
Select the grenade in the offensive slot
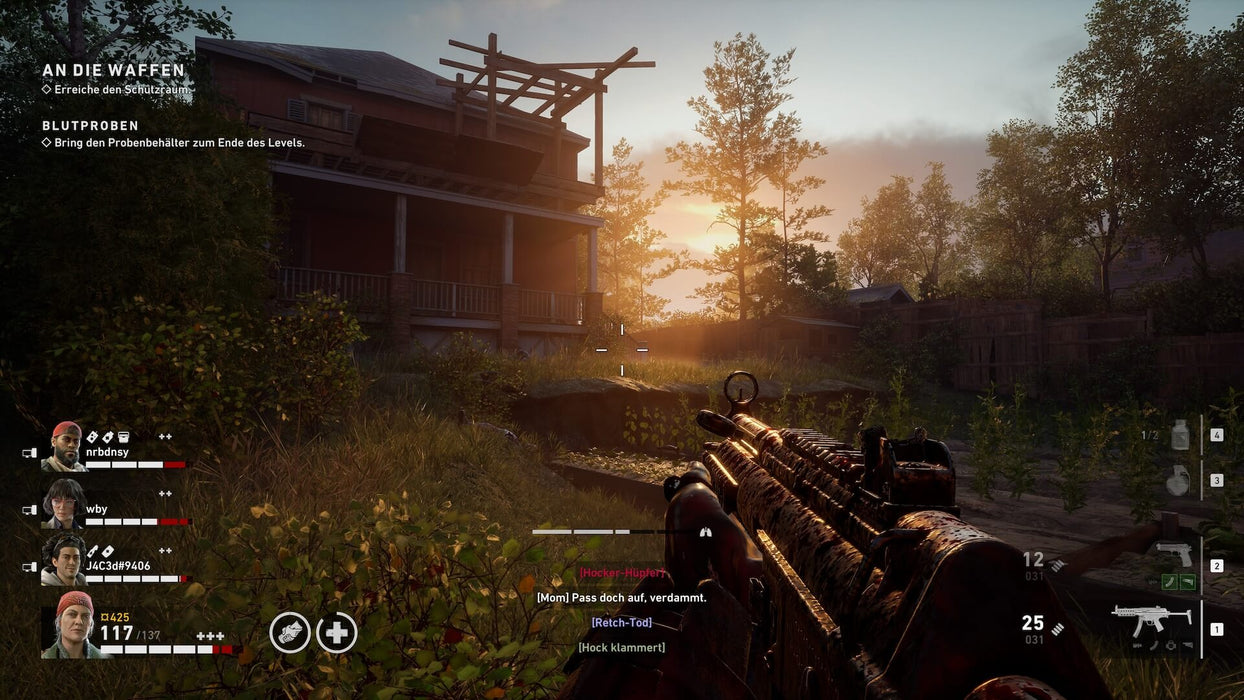(1179, 480)
